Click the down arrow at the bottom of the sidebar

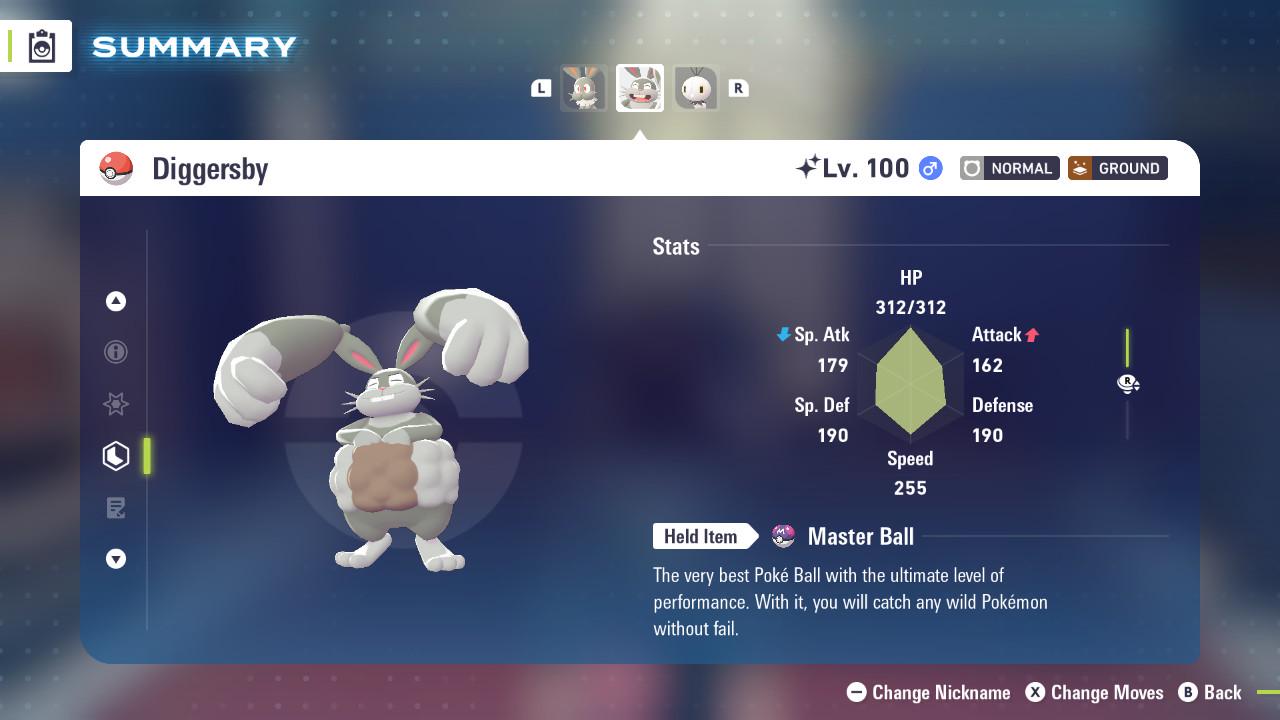pyautogui.click(x=116, y=559)
